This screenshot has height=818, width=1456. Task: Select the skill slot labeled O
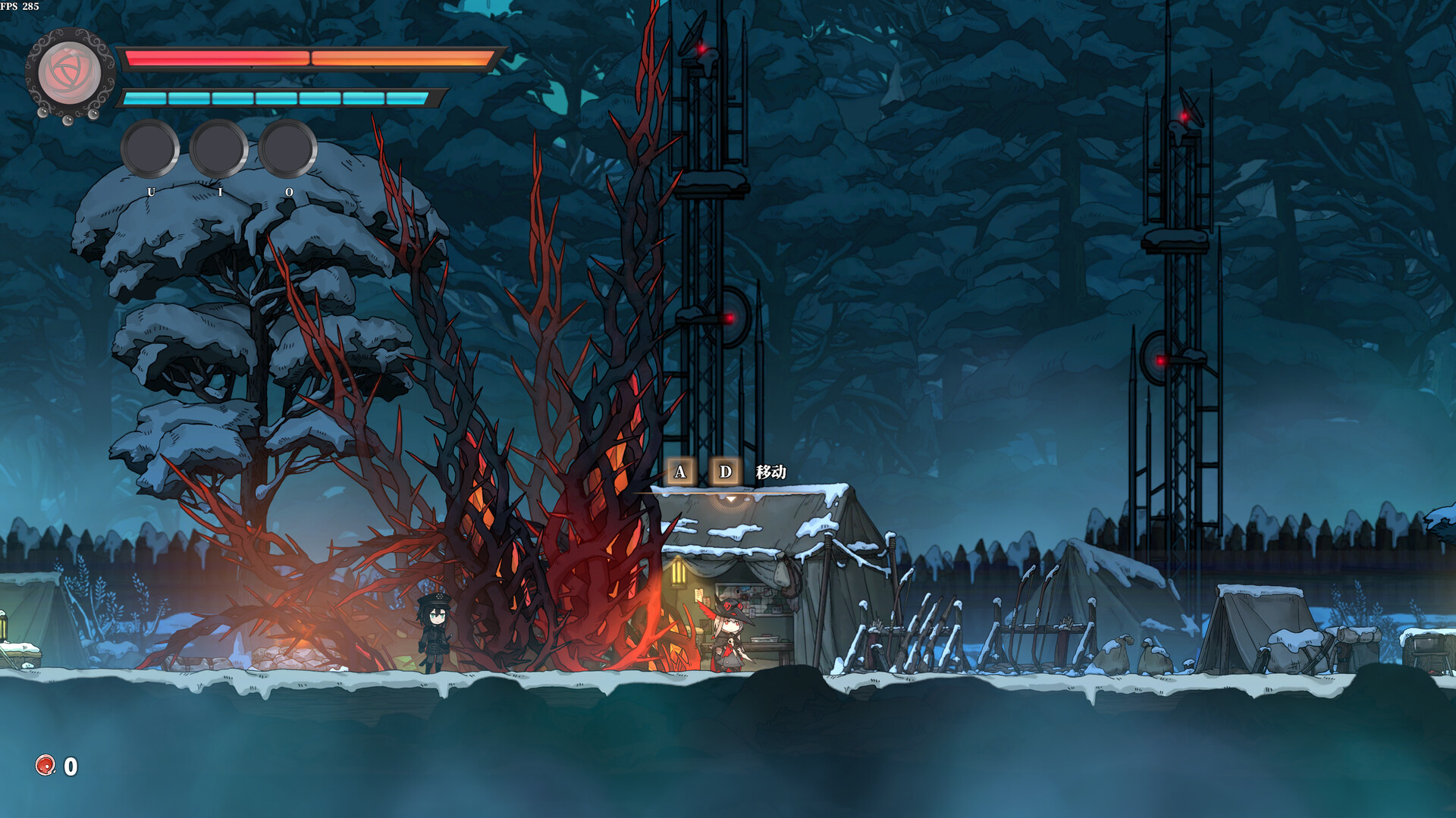tap(288, 149)
